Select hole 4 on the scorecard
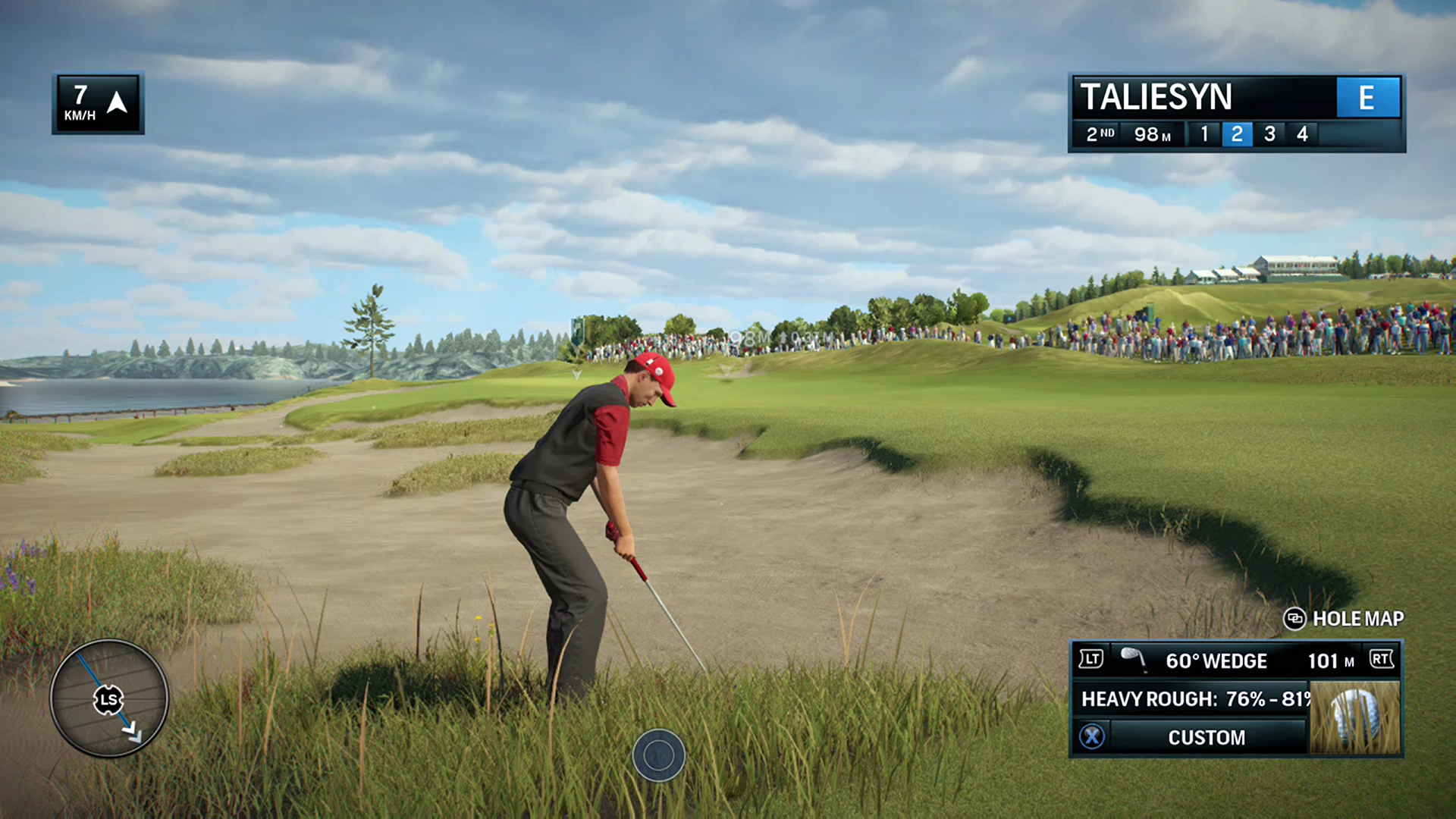1456x819 pixels. point(1302,134)
